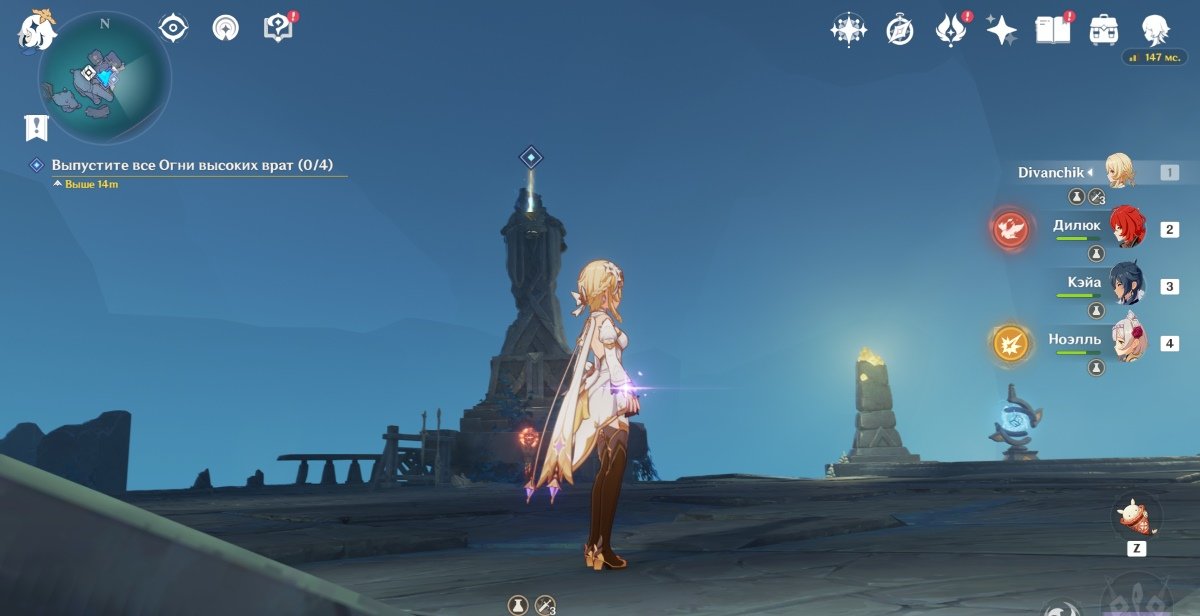This screenshot has width=1200, height=616.
Task: Switch to party member Ноэлль
Action: (1125, 342)
